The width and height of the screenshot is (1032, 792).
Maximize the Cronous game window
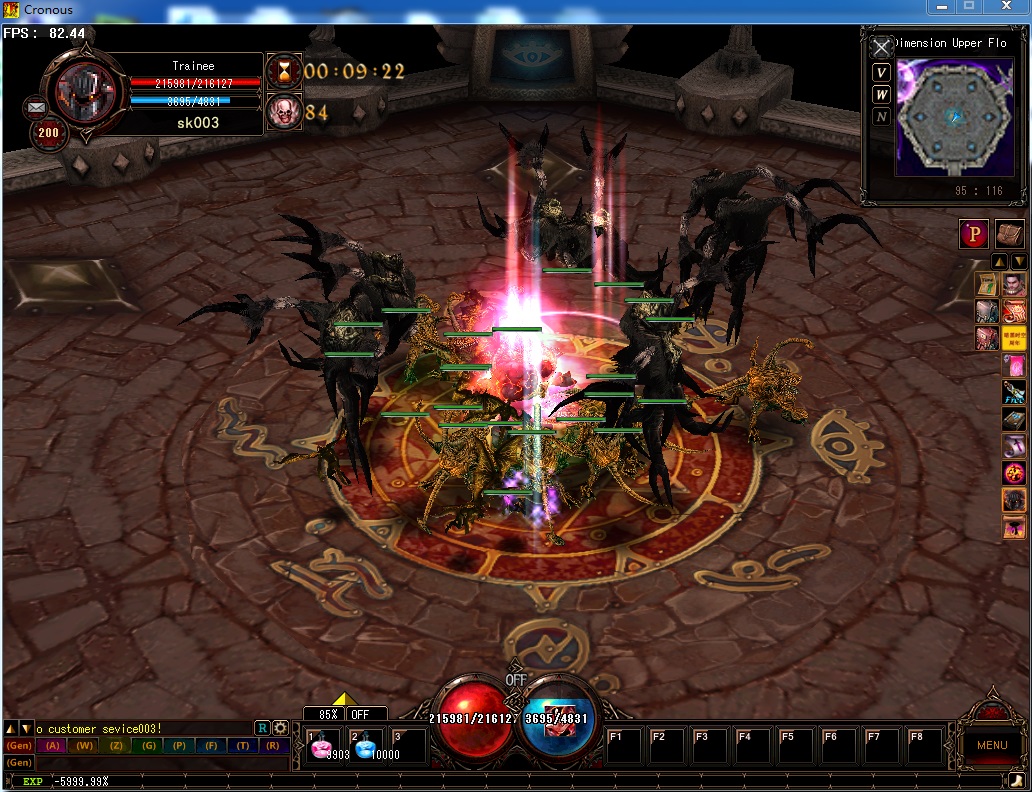pos(968,8)
